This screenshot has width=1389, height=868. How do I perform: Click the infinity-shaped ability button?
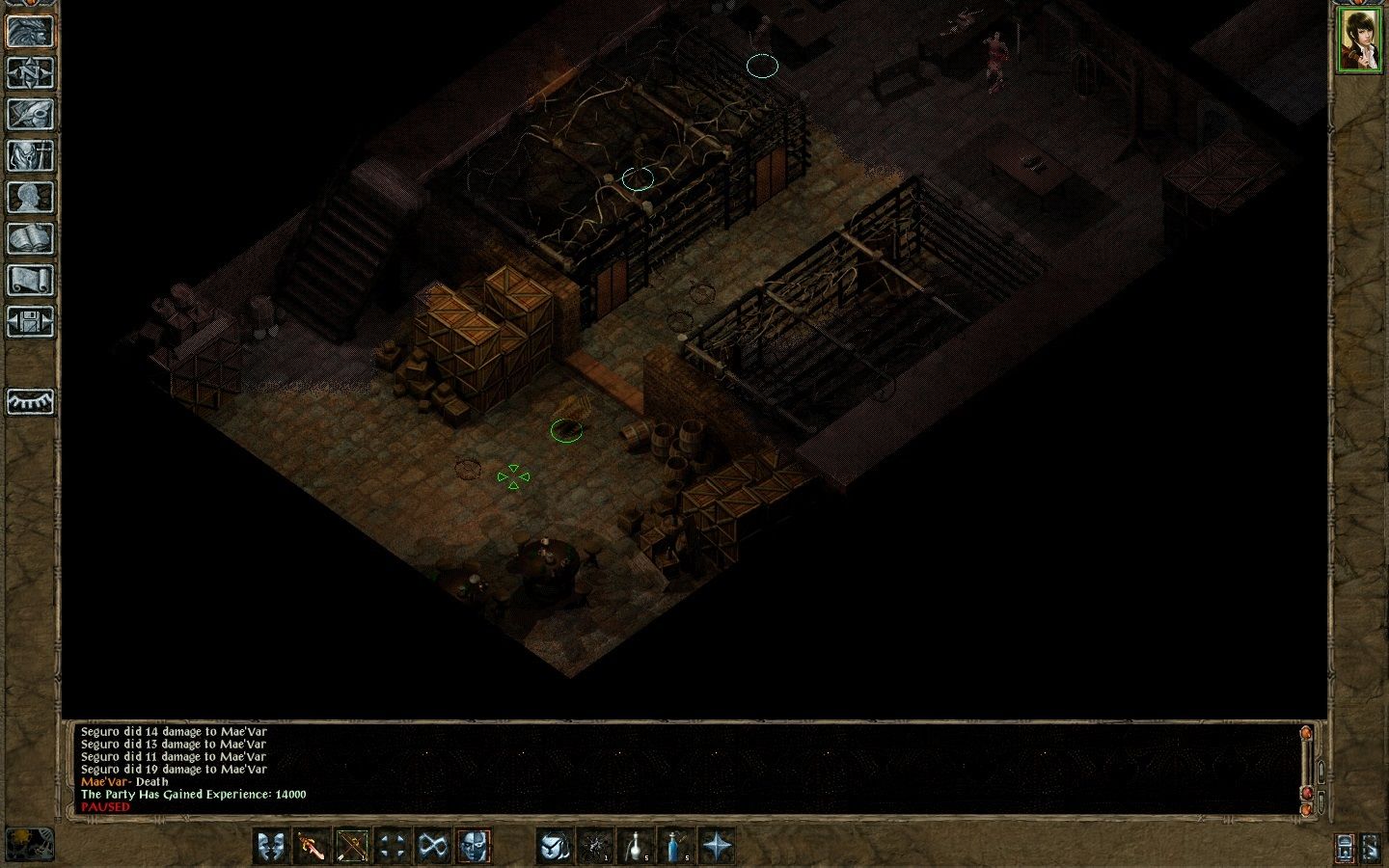pyautogui.click(x=431, y=846)
